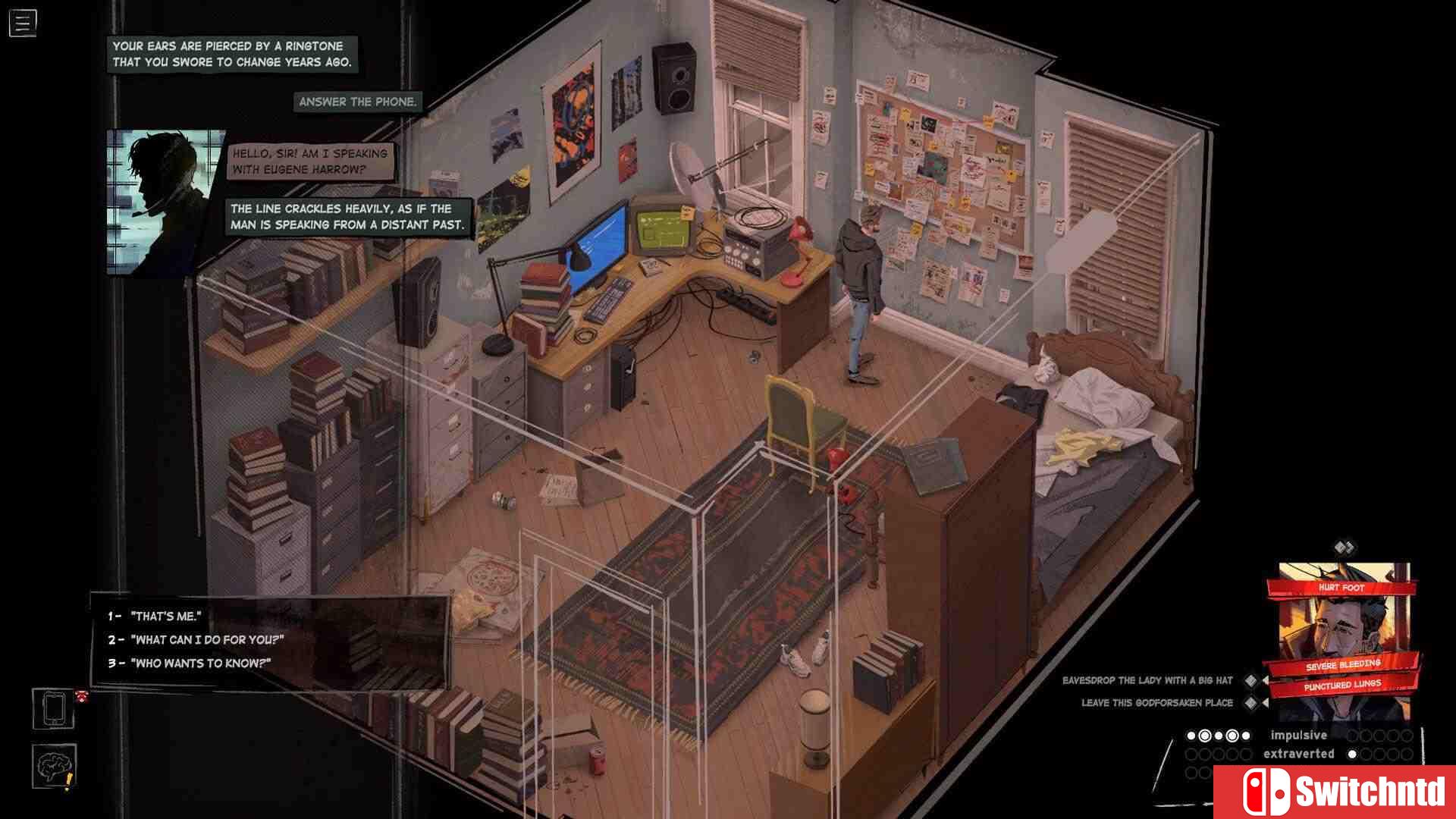Expand the arrow next to 'Leave this godforsaken place'

(x=1266, y=702)
